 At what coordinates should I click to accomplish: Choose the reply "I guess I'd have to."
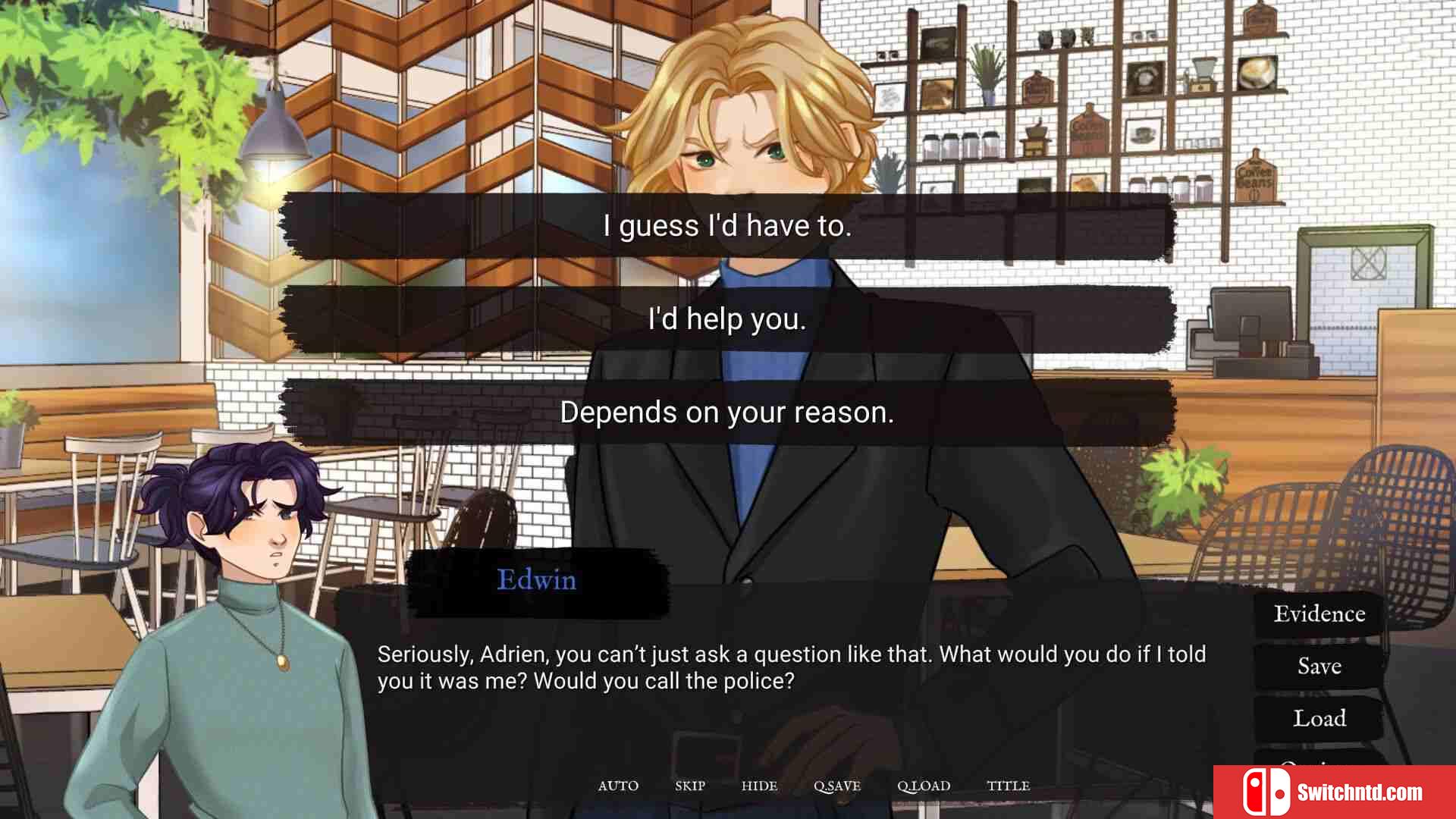pyautogui.click(x=727, y=226)
